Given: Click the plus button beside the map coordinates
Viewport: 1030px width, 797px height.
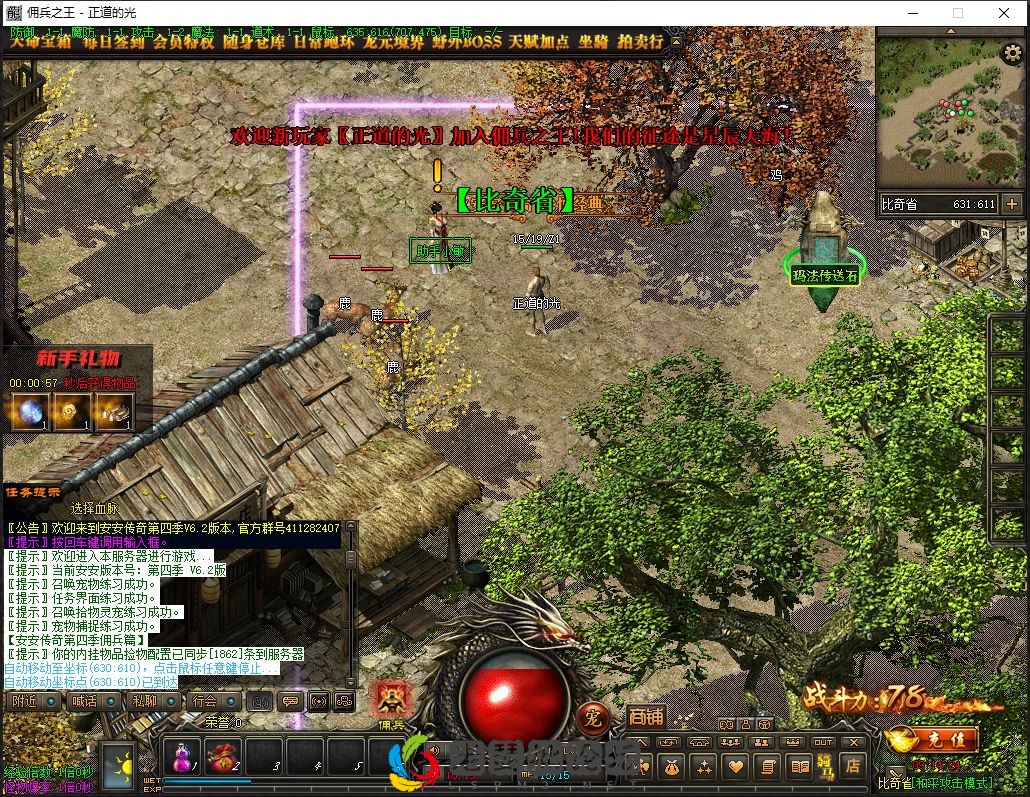Looking at the screenshot, I should coord(1012,204).
